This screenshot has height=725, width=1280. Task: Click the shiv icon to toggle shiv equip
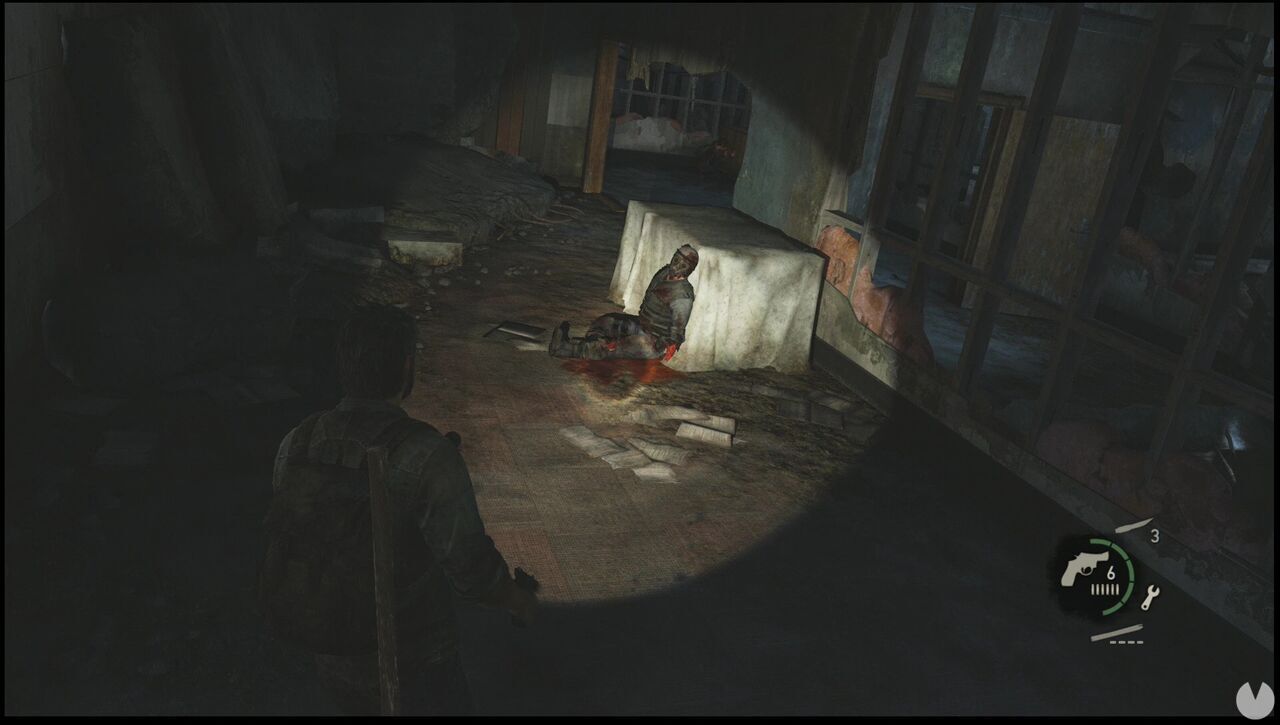pos(1133,525)
